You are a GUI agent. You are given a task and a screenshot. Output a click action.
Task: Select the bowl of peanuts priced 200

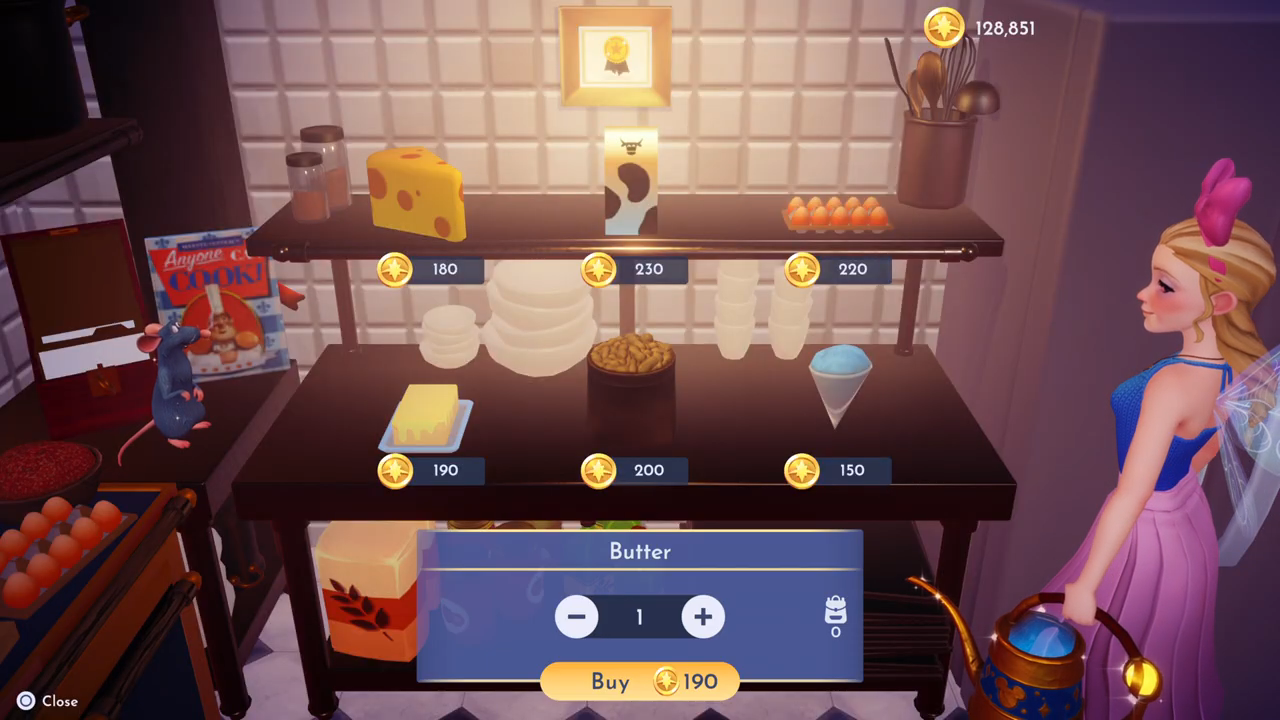630,356
